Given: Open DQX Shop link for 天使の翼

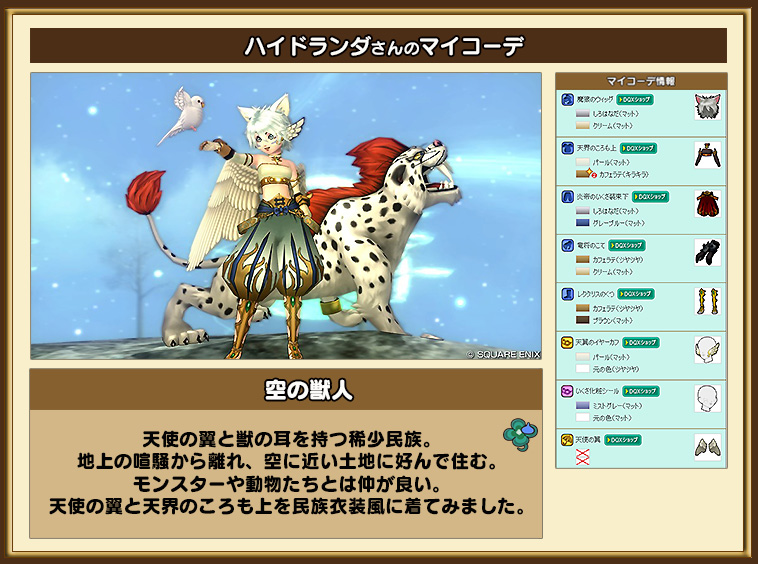Looking at the screenshot, I should pyautogui.click(x=622, y=439).
